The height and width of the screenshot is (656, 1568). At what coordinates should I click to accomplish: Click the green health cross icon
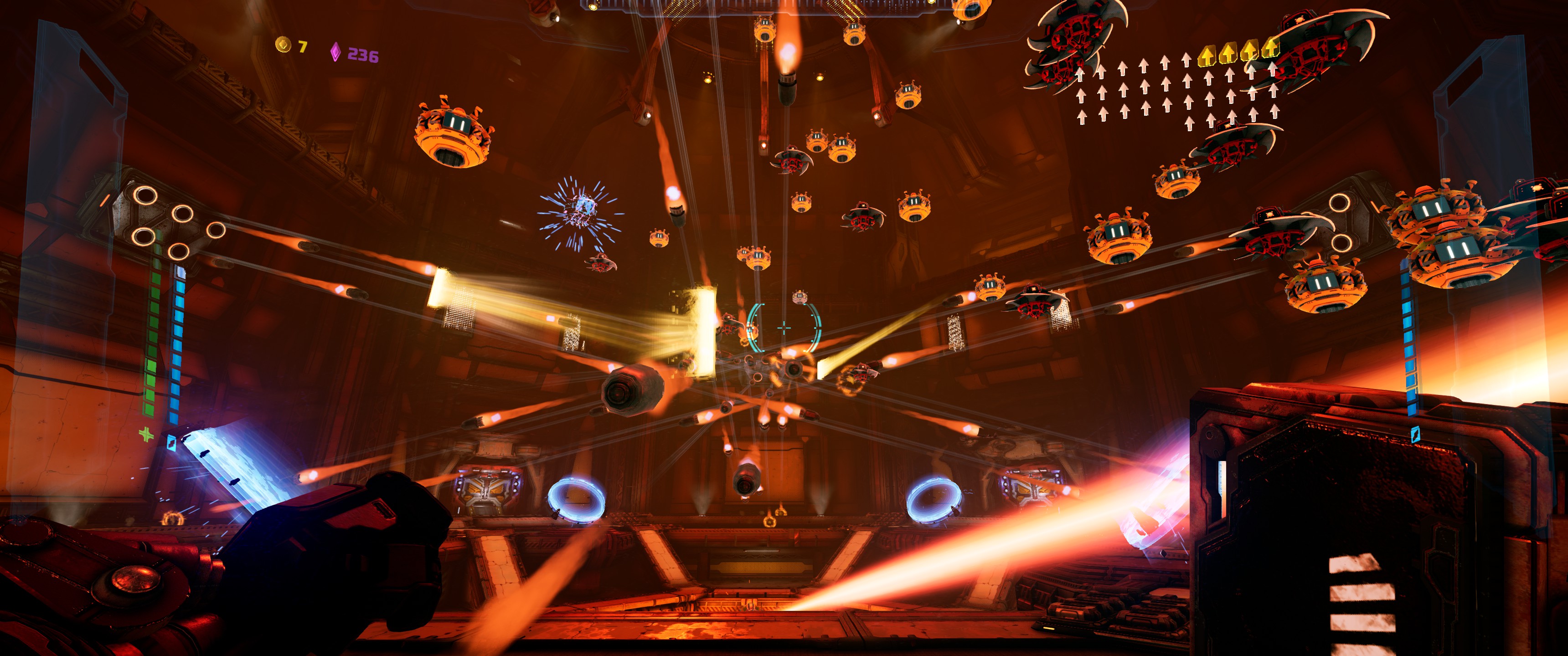pos(146,434)
